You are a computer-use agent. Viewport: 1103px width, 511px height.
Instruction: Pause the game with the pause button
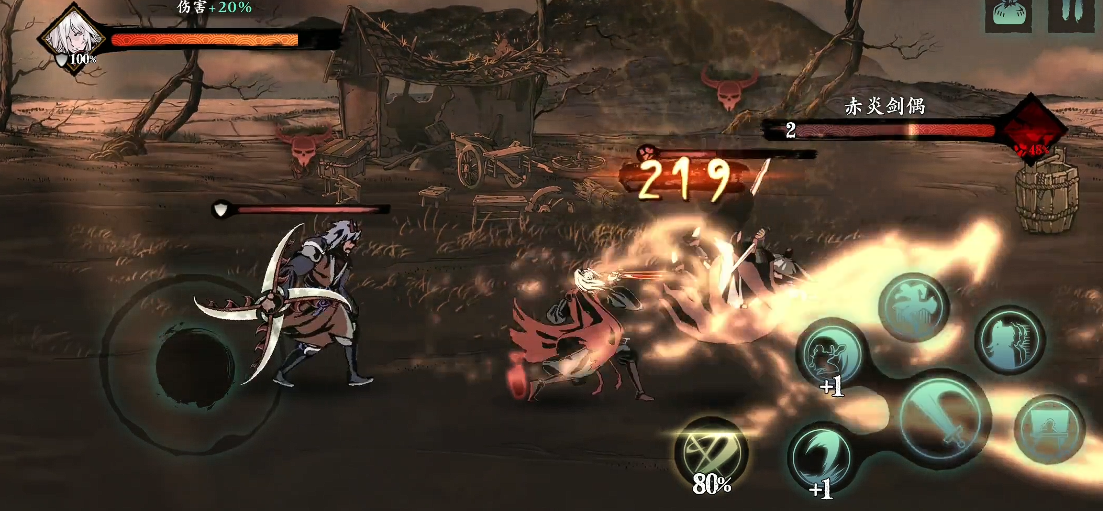(x=1069, y=14)
